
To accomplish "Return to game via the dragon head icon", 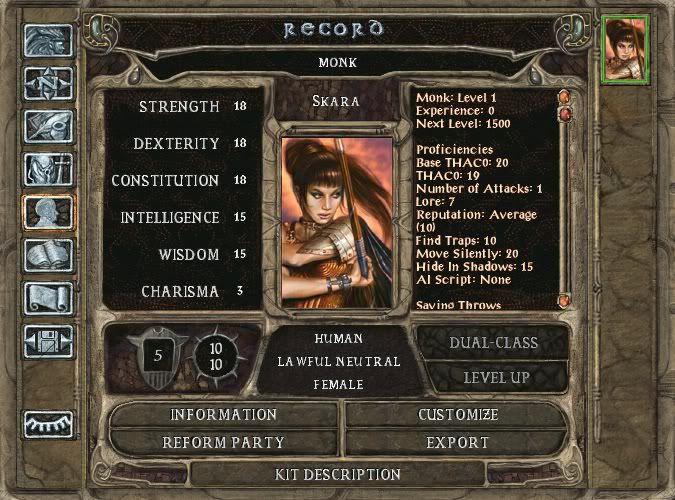I will click(47, 39).
